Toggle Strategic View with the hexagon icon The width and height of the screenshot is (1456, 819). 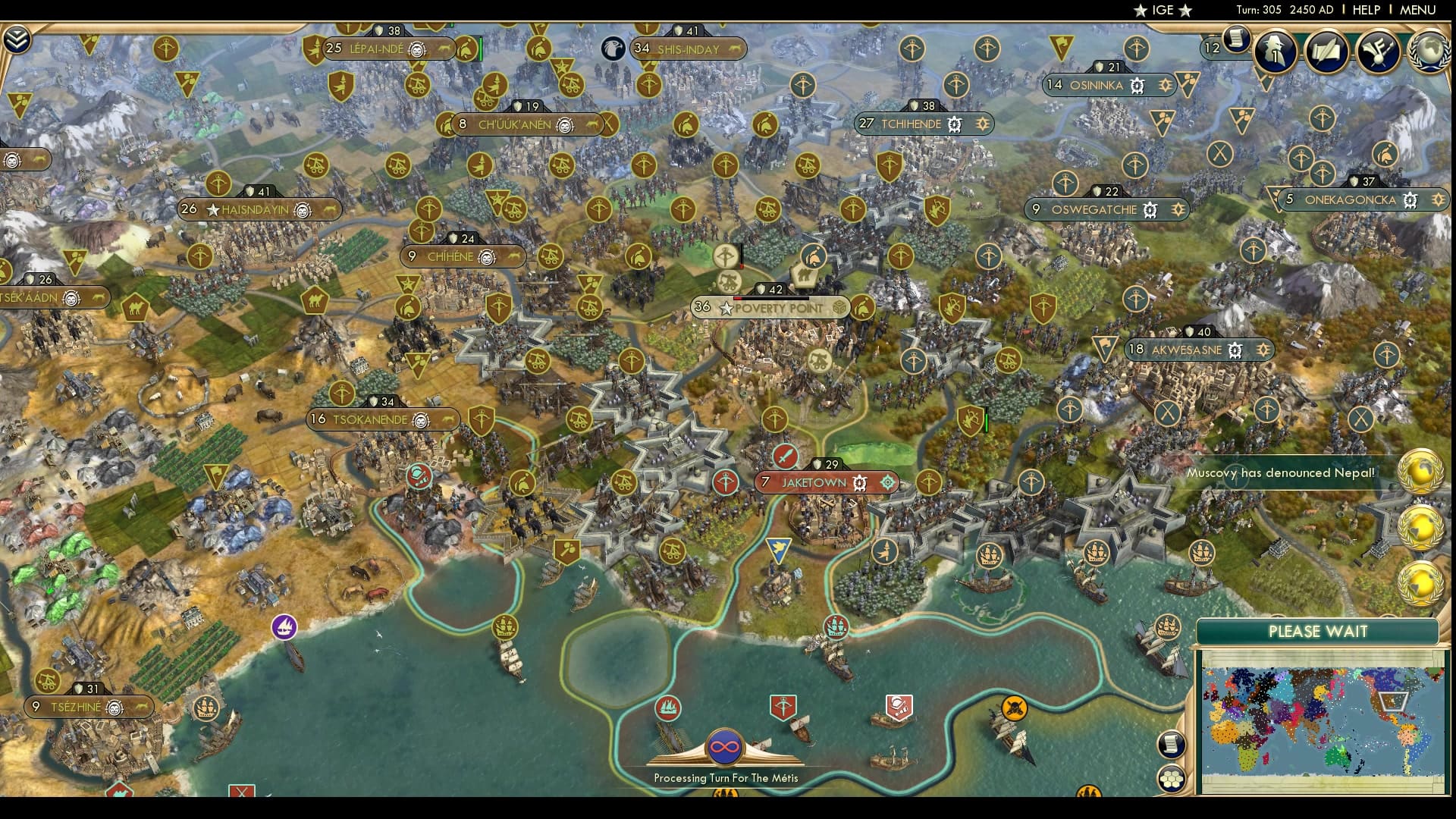tap(1172, 777)
